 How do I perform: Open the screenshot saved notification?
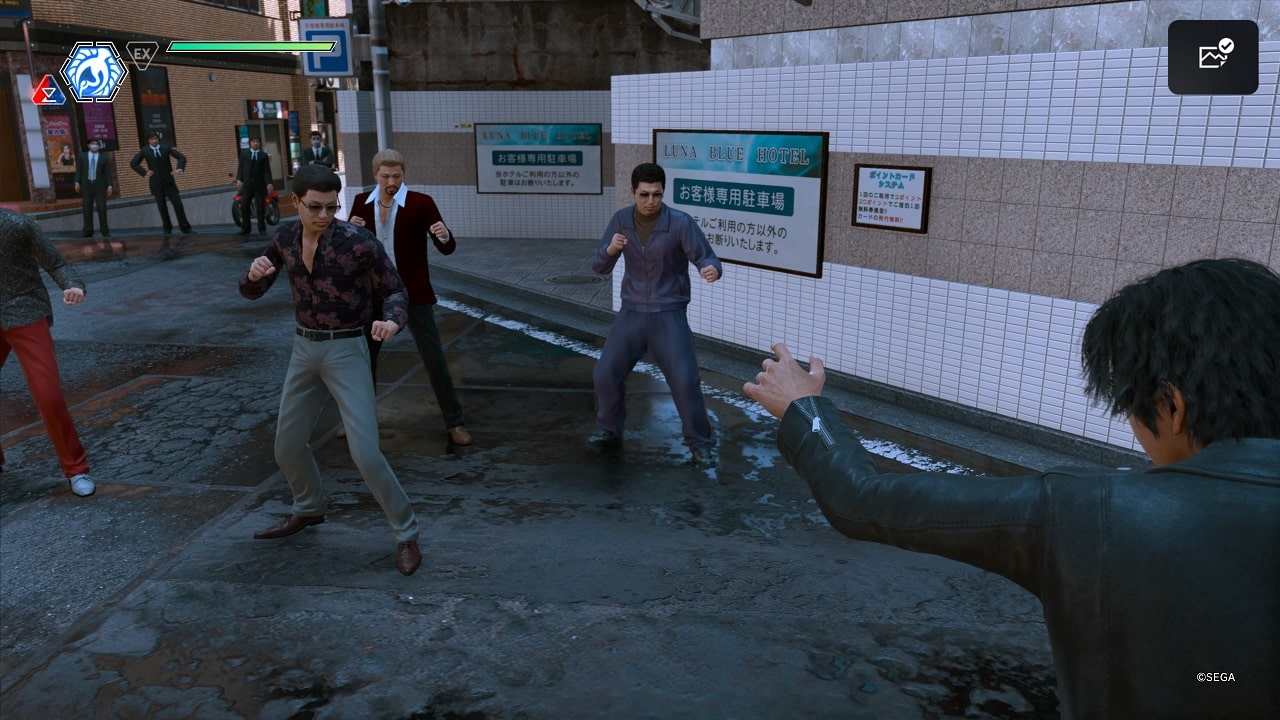tap(1213, 57)
